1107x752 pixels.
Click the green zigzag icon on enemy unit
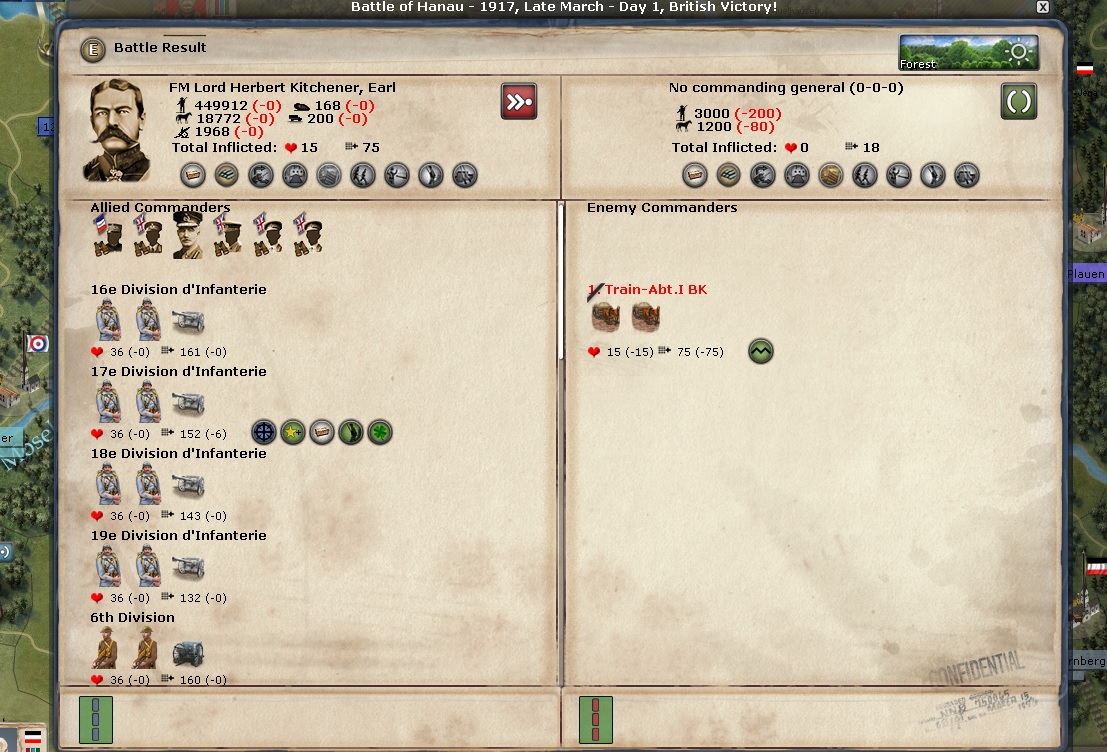(761, 352)
